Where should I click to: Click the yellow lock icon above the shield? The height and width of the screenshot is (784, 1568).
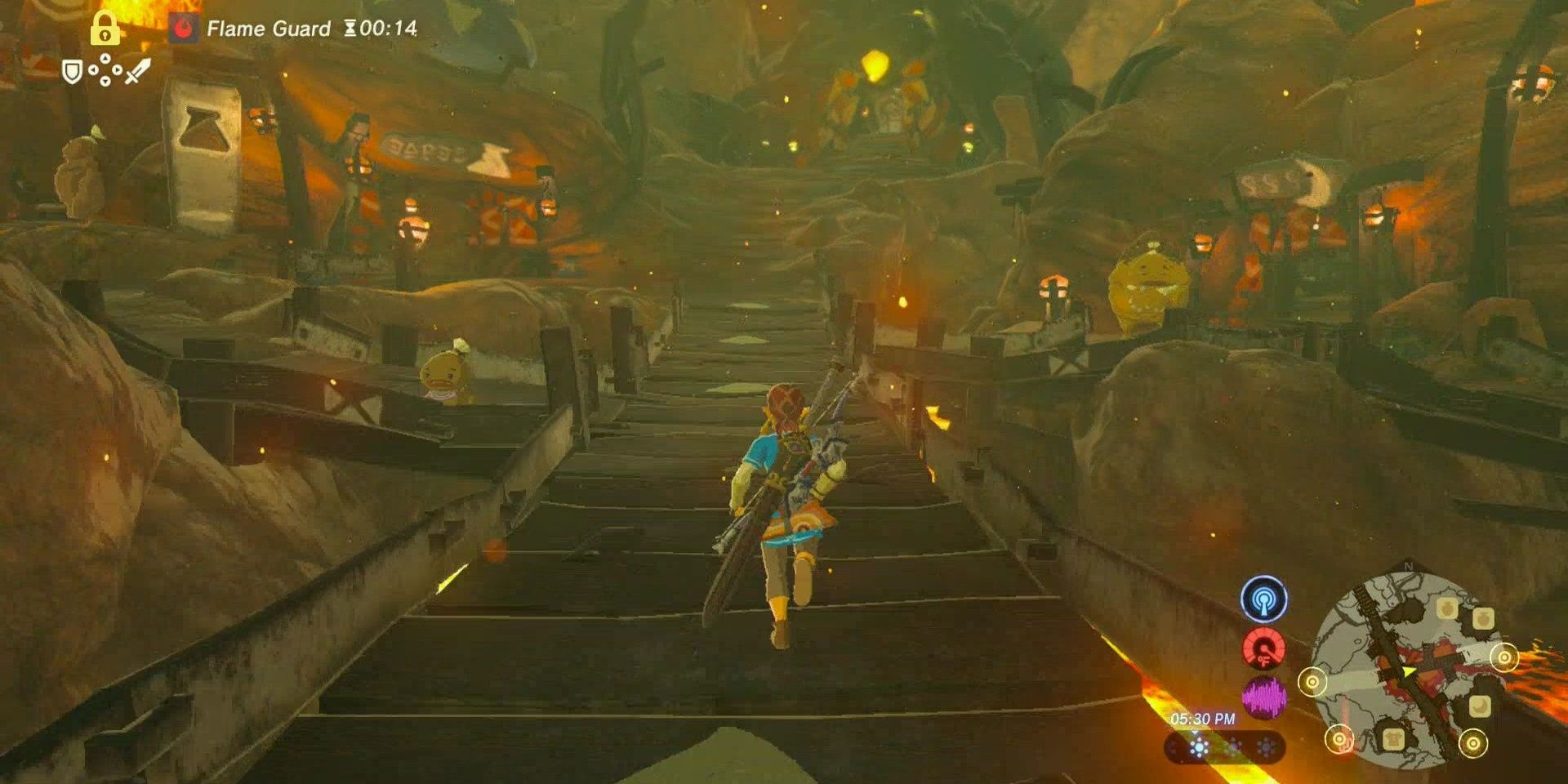click(x=105, y=29)
